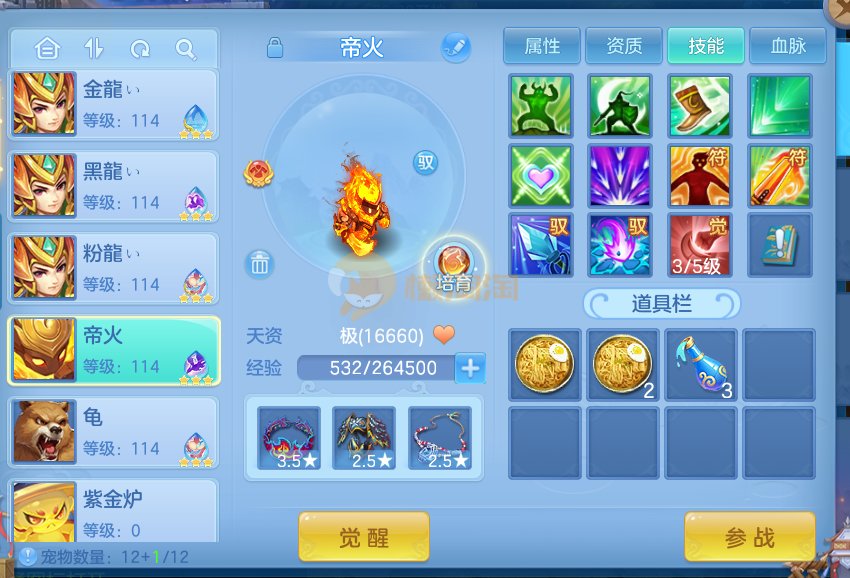This screenshot has width=850, height=578.
Task: View the purple burst skill icon
Action: tap(620, 176)
